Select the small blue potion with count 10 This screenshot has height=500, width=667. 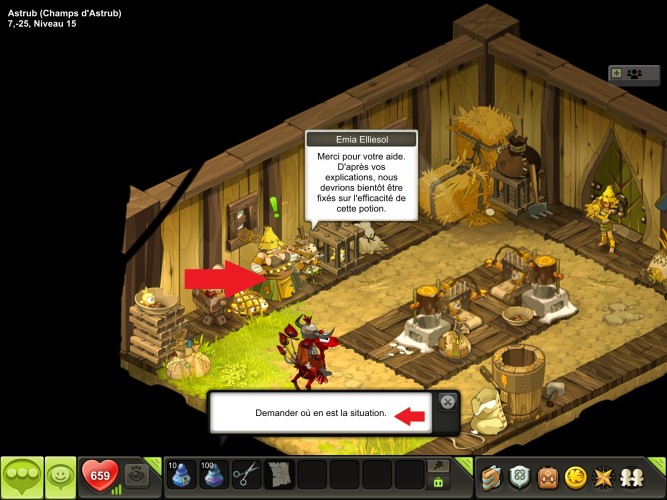click(x=178, y=474)
